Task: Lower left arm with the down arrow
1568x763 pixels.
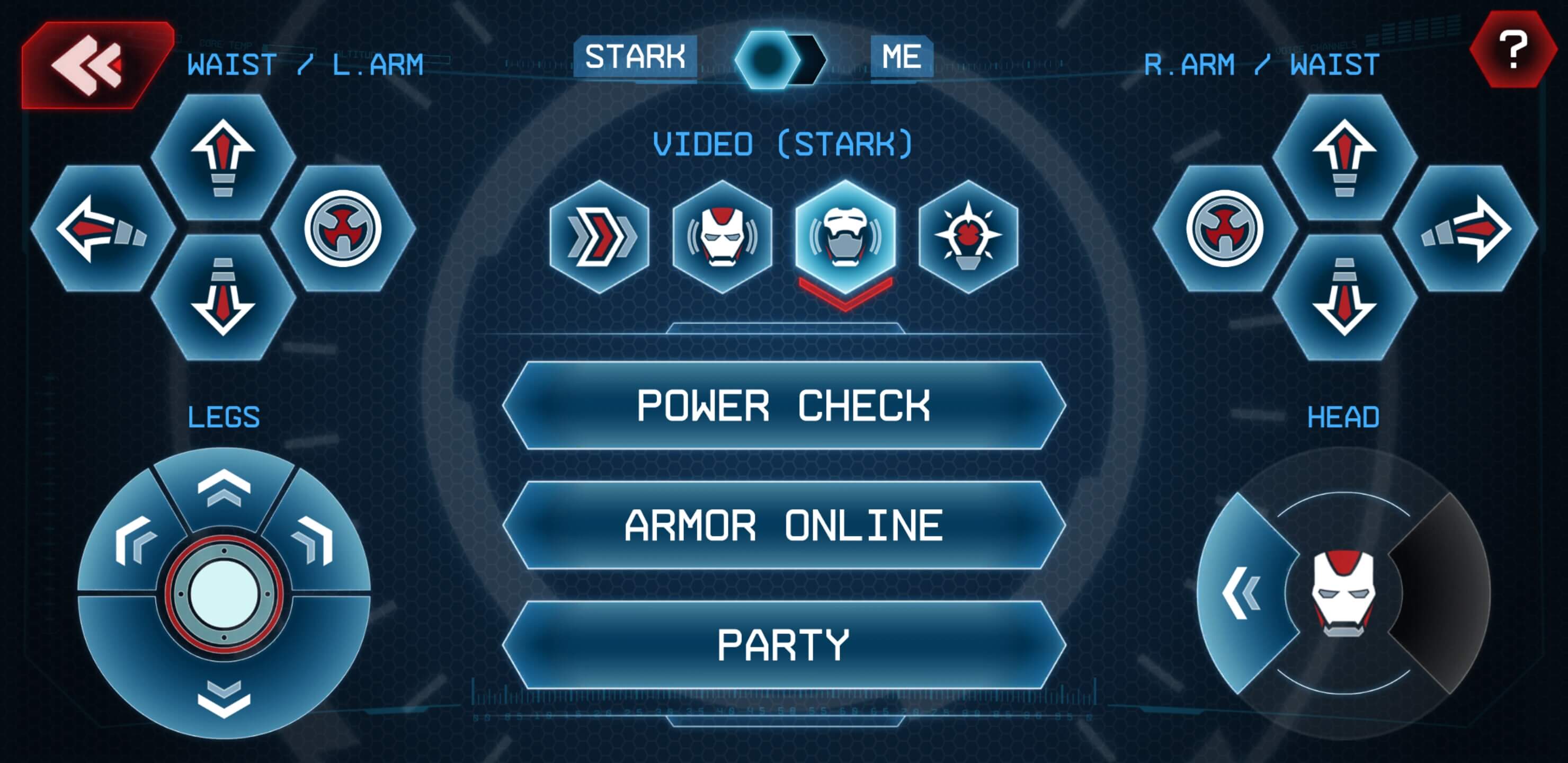Action: click(223, 297)
